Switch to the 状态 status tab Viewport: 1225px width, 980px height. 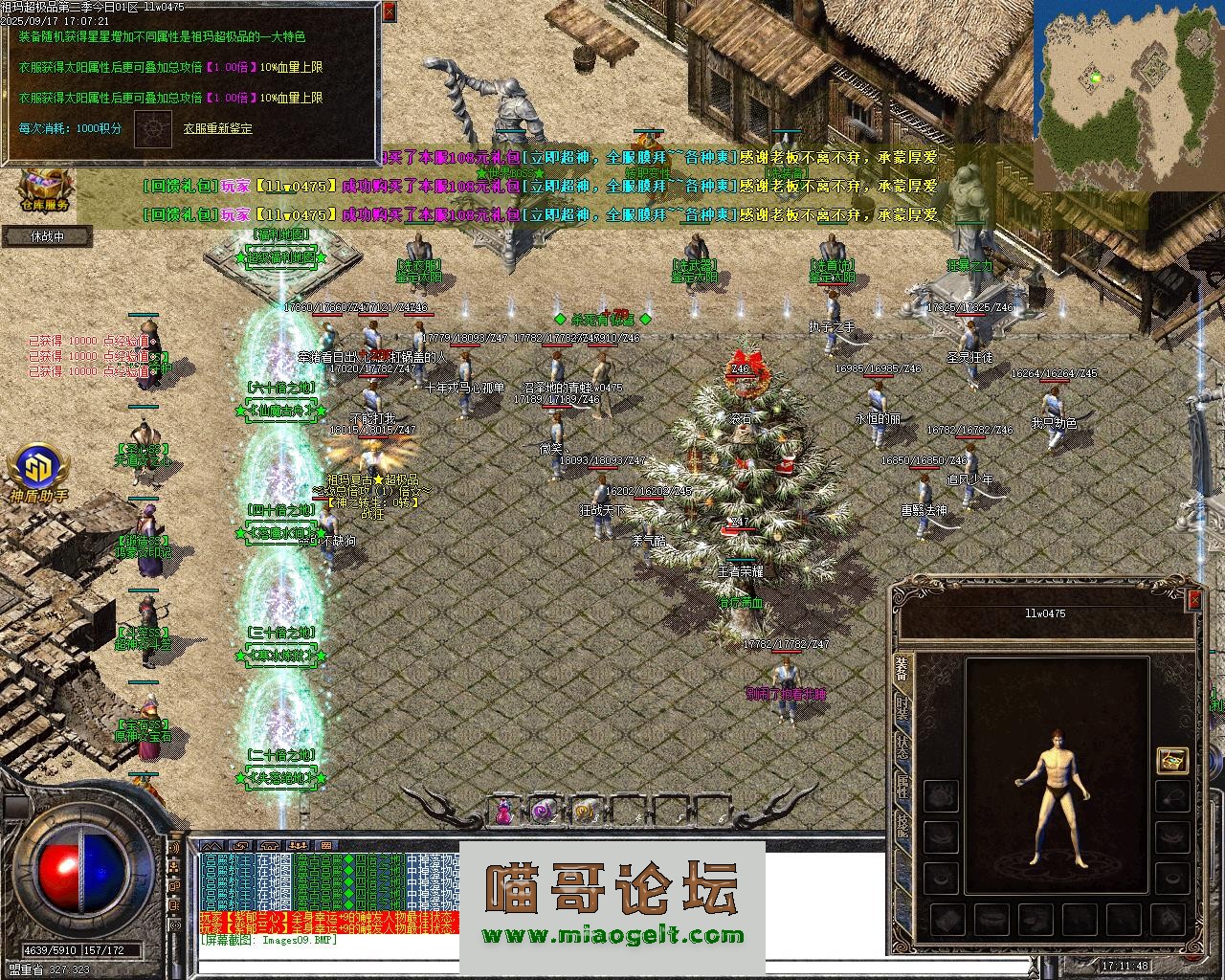tap(902, 748)
